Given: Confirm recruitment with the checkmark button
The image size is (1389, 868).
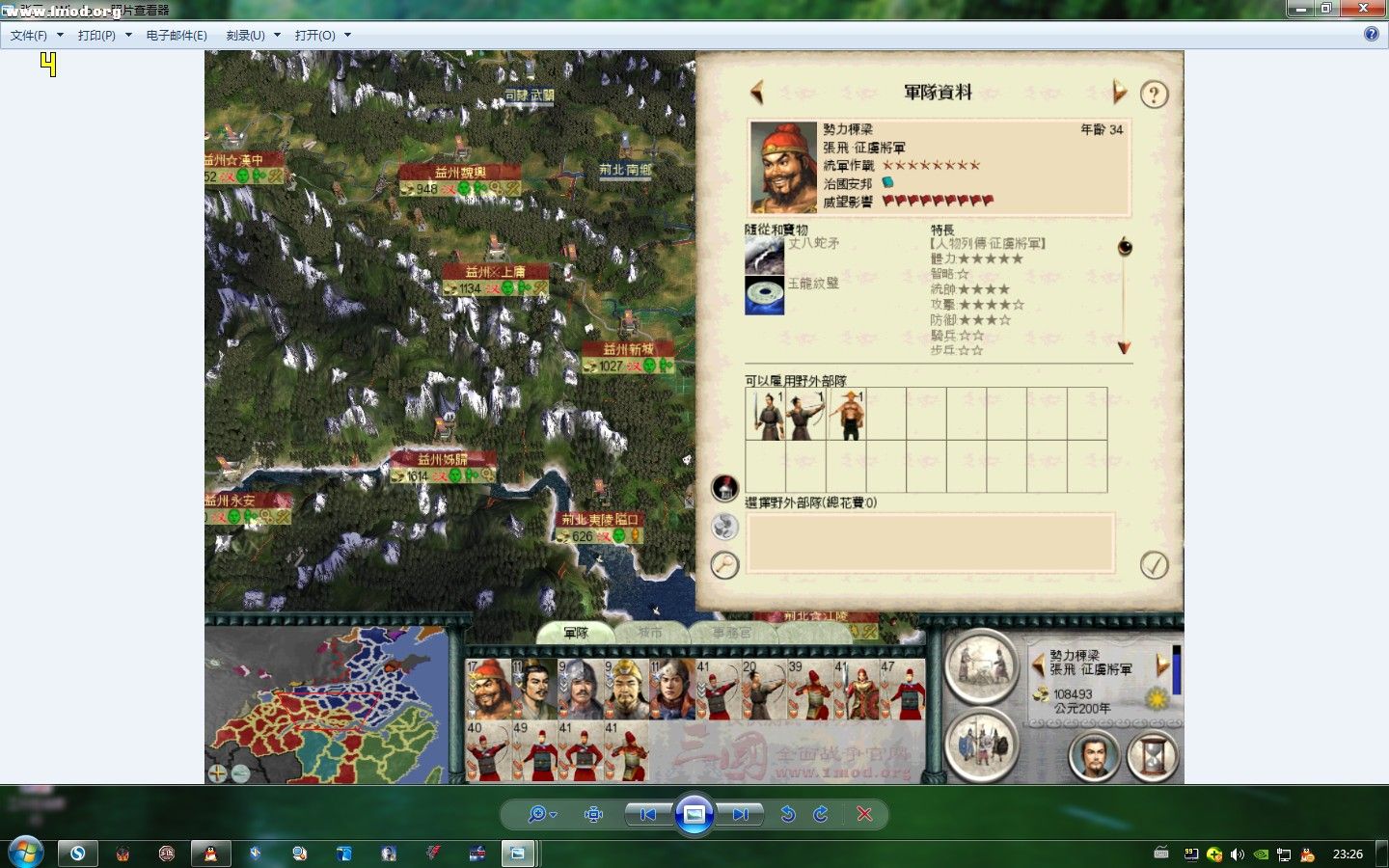Looking at the screenshot, I should point(1157,566).
